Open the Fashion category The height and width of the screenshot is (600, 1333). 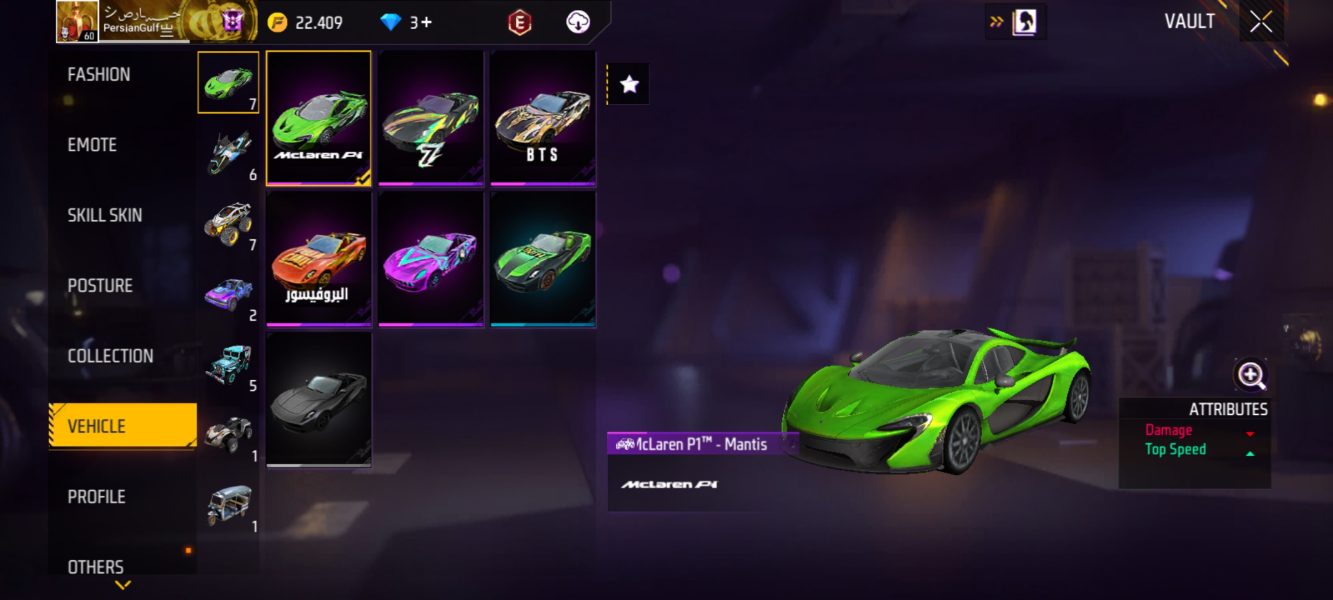pos(99,75)
